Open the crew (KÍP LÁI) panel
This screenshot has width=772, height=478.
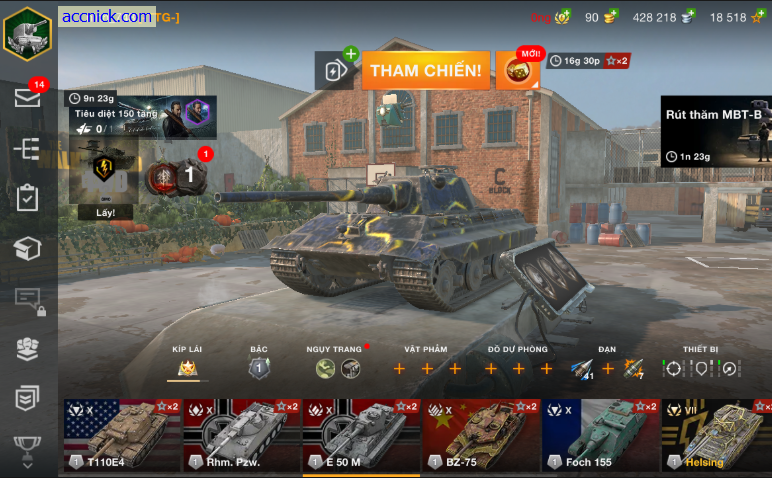[x=187, y=368]
